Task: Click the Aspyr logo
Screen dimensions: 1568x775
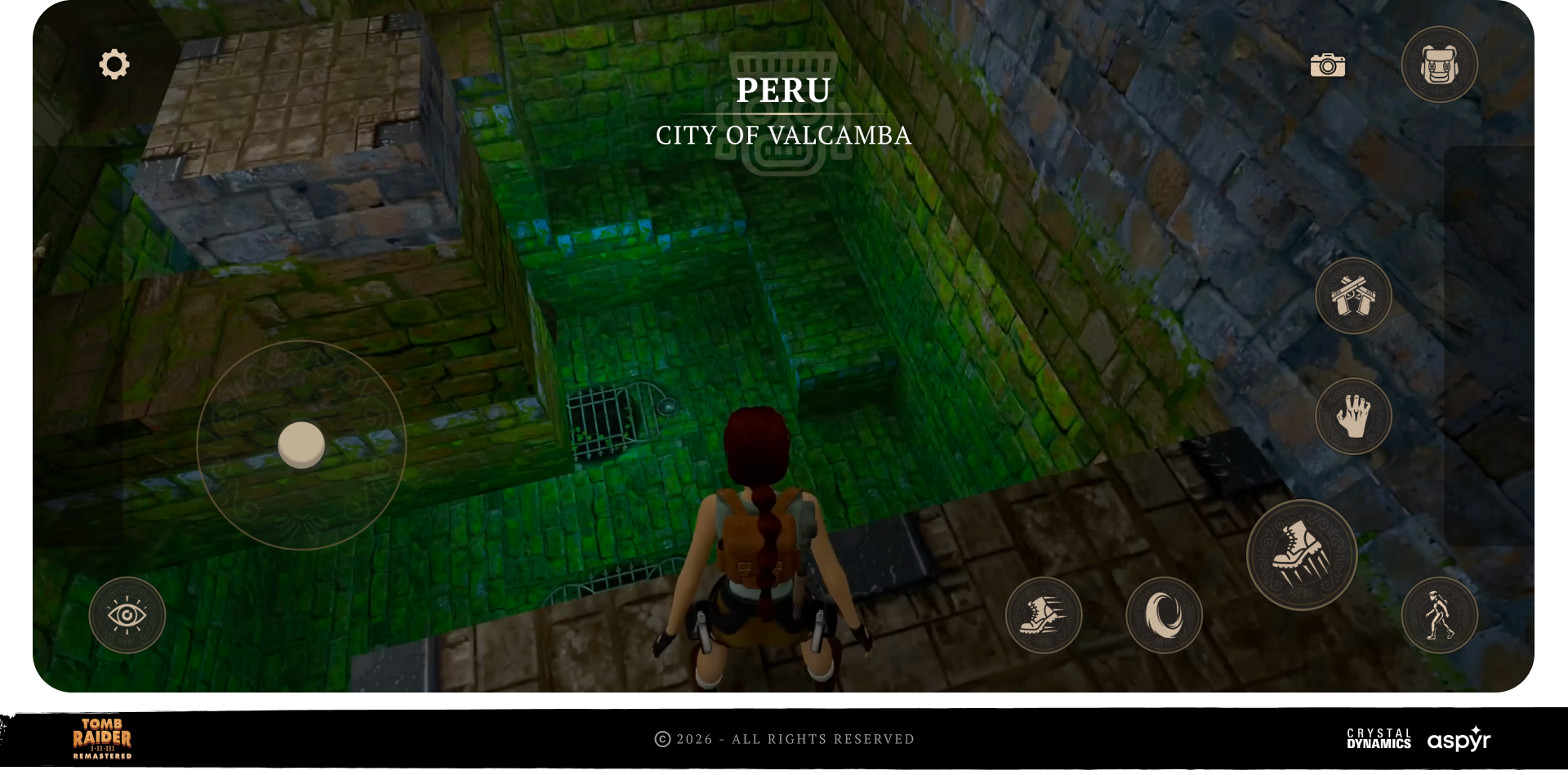Action: click(1459, 739)
